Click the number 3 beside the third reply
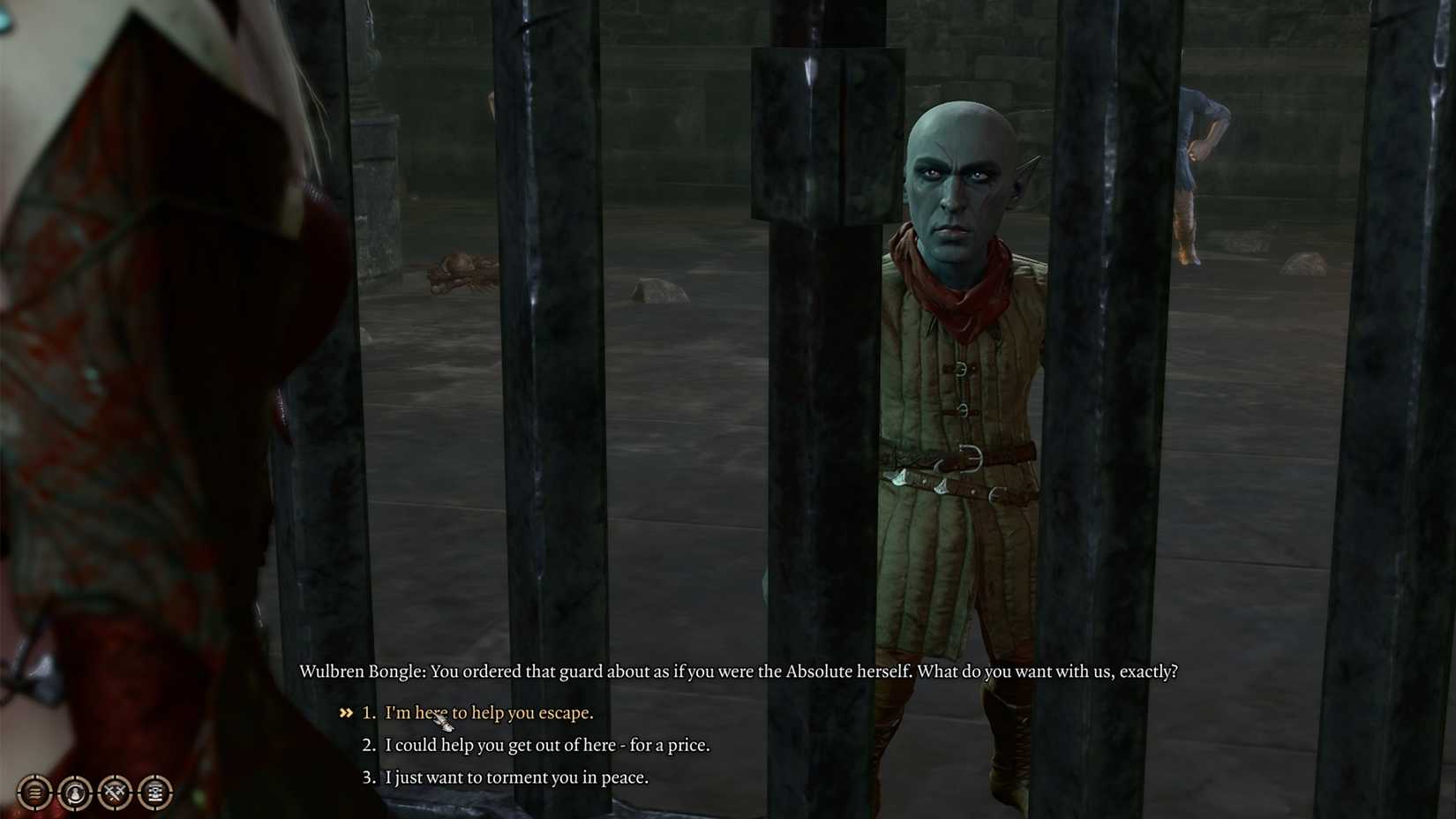Image resolution: width=1456 pixels, height=819 pixels. pyautogui.click(x=367, y=778)
